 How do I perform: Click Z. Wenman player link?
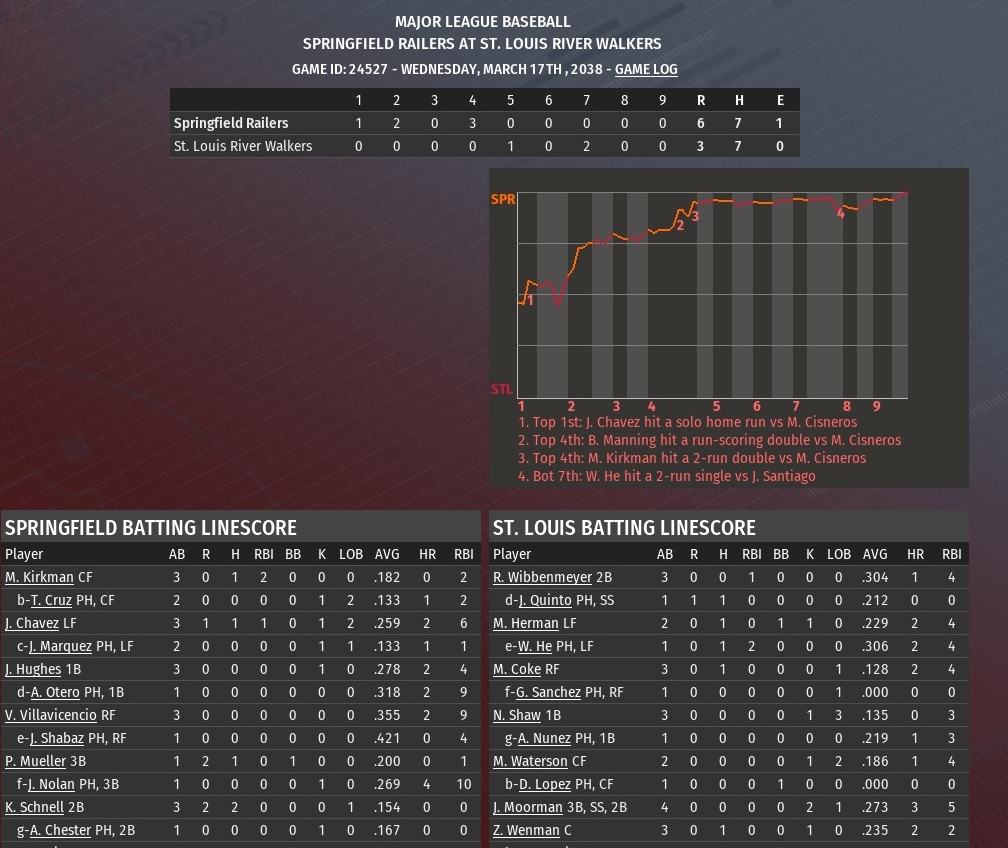tap(526, 830)
